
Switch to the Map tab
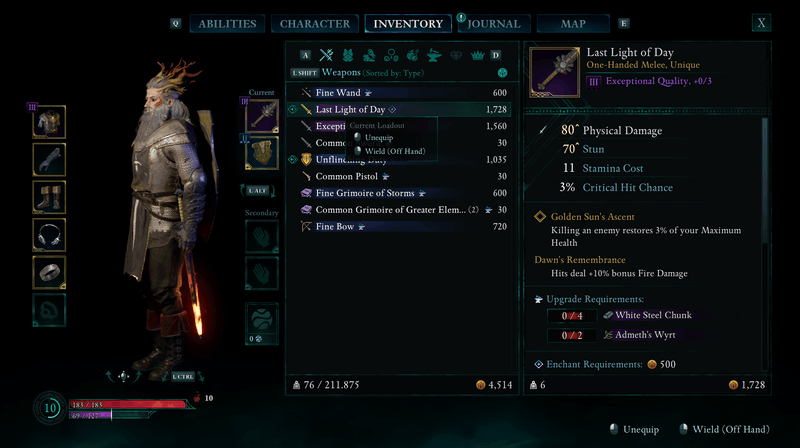click(x=573, y=24)
